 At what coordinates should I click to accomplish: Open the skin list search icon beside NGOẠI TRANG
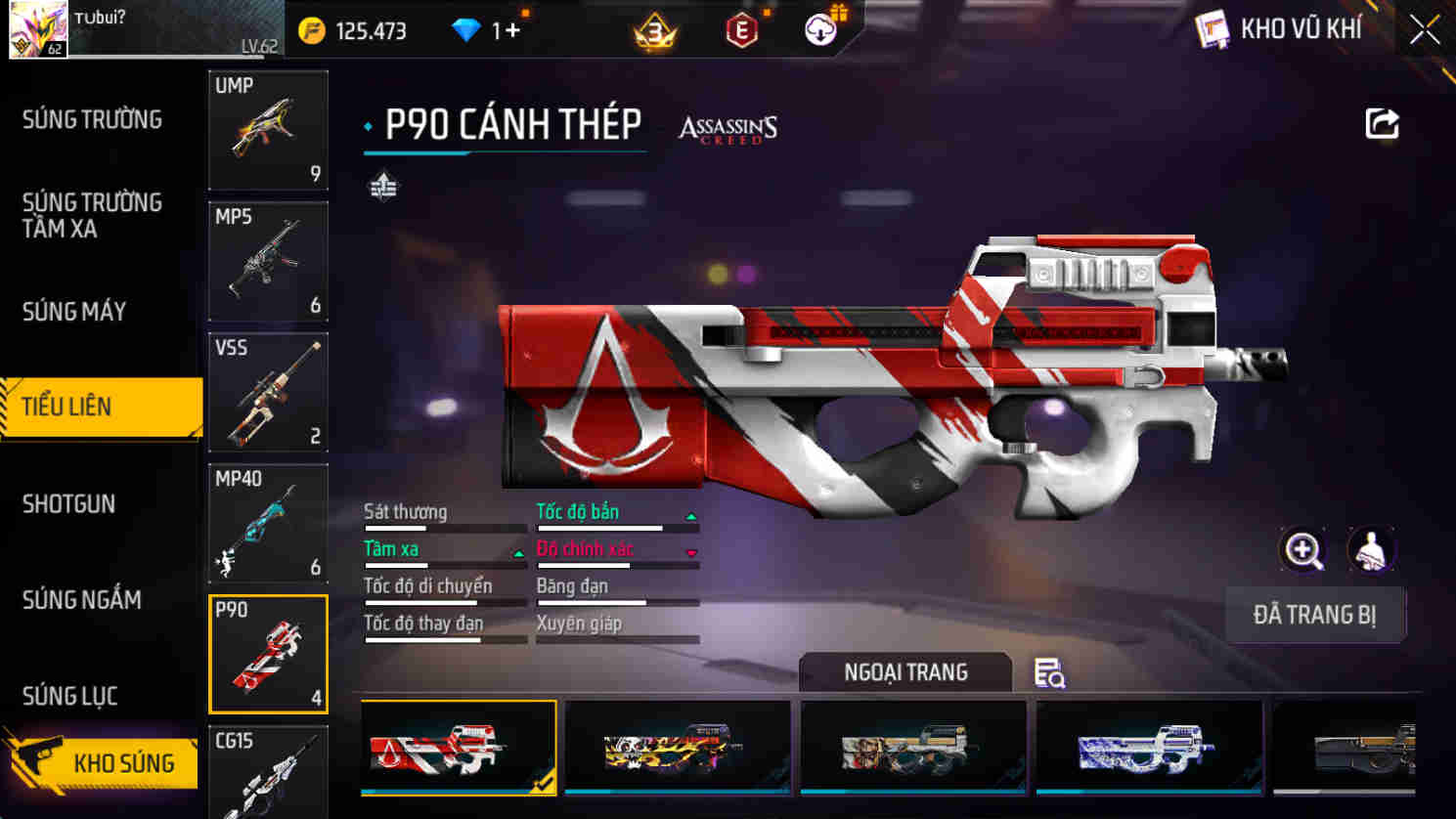1048,673
